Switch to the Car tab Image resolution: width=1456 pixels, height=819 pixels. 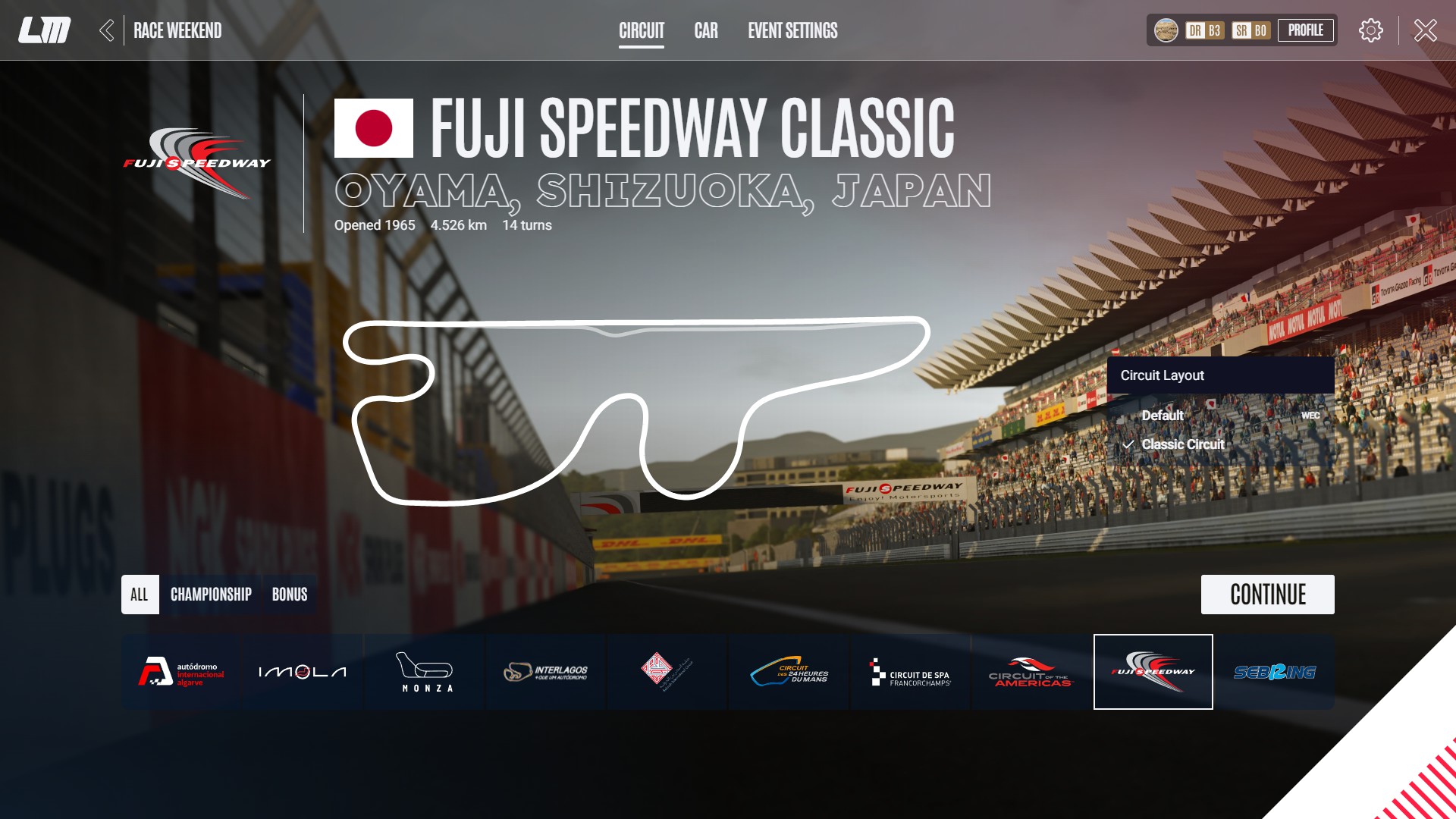706,31
